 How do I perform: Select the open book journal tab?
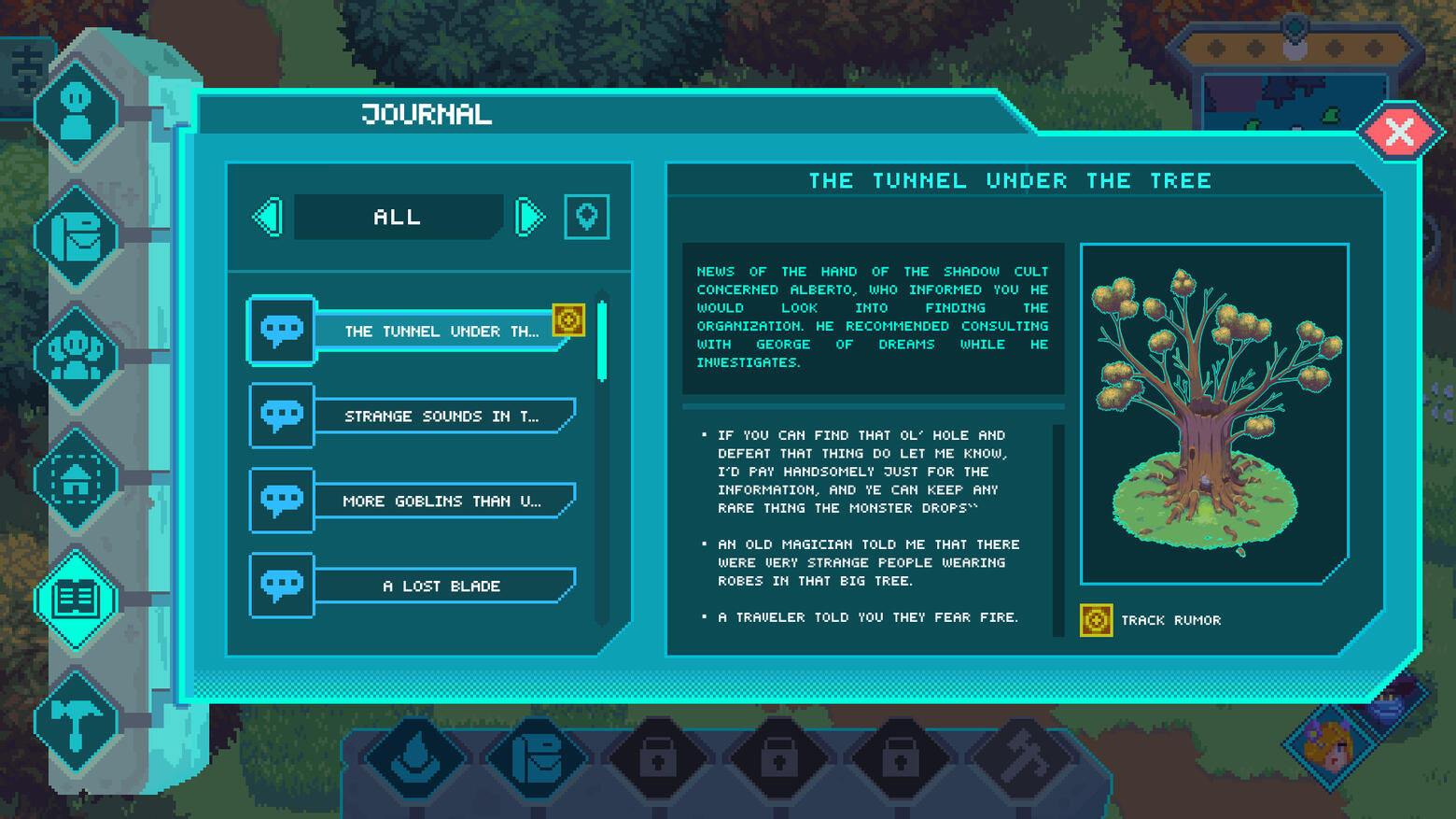click(77, 600)
